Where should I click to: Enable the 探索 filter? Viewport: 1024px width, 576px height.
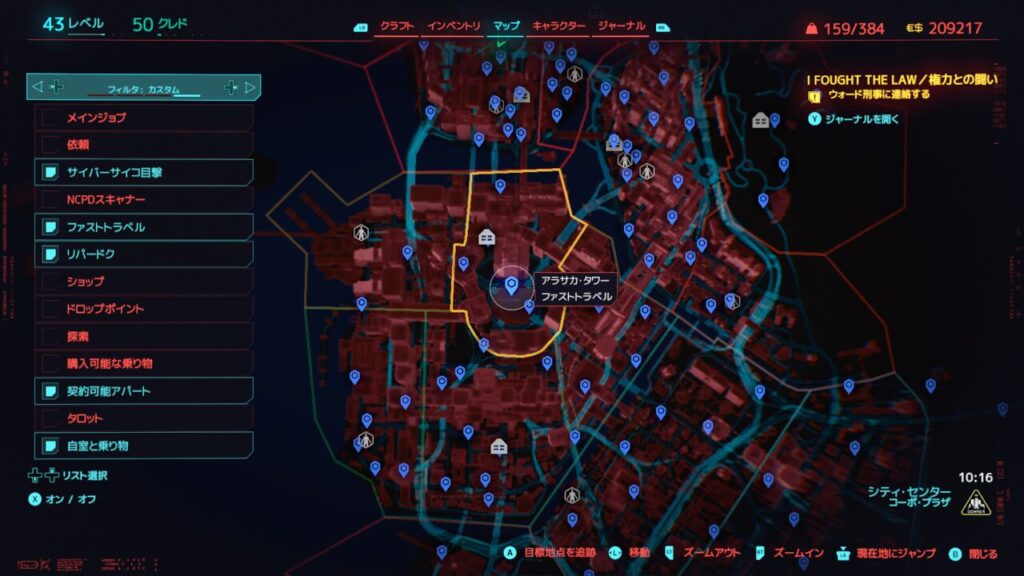pos(145,336)
